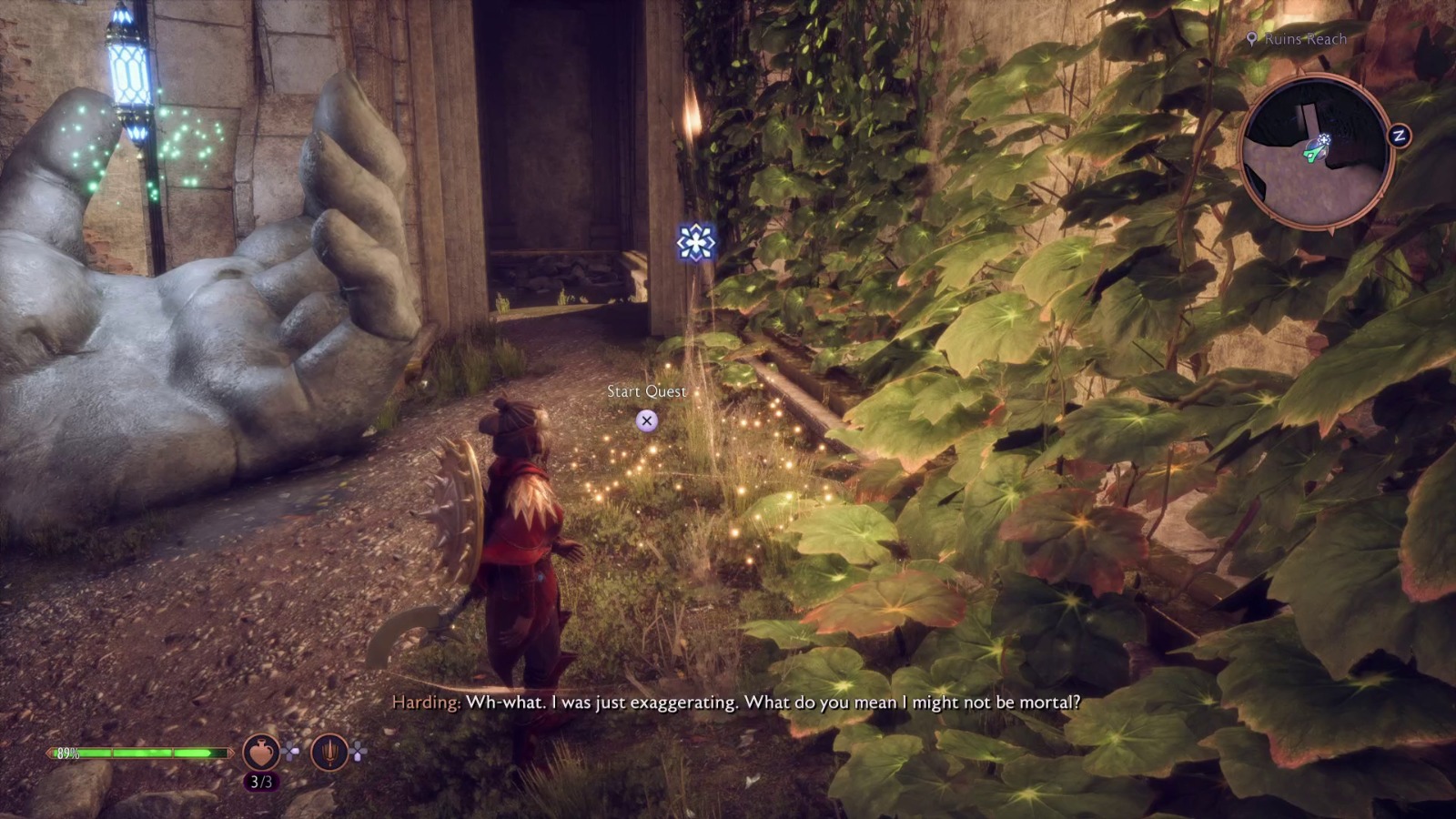This screenshot has width=1456, height=819.
Task: Click the Start Quest label
Action: [647, 391]
